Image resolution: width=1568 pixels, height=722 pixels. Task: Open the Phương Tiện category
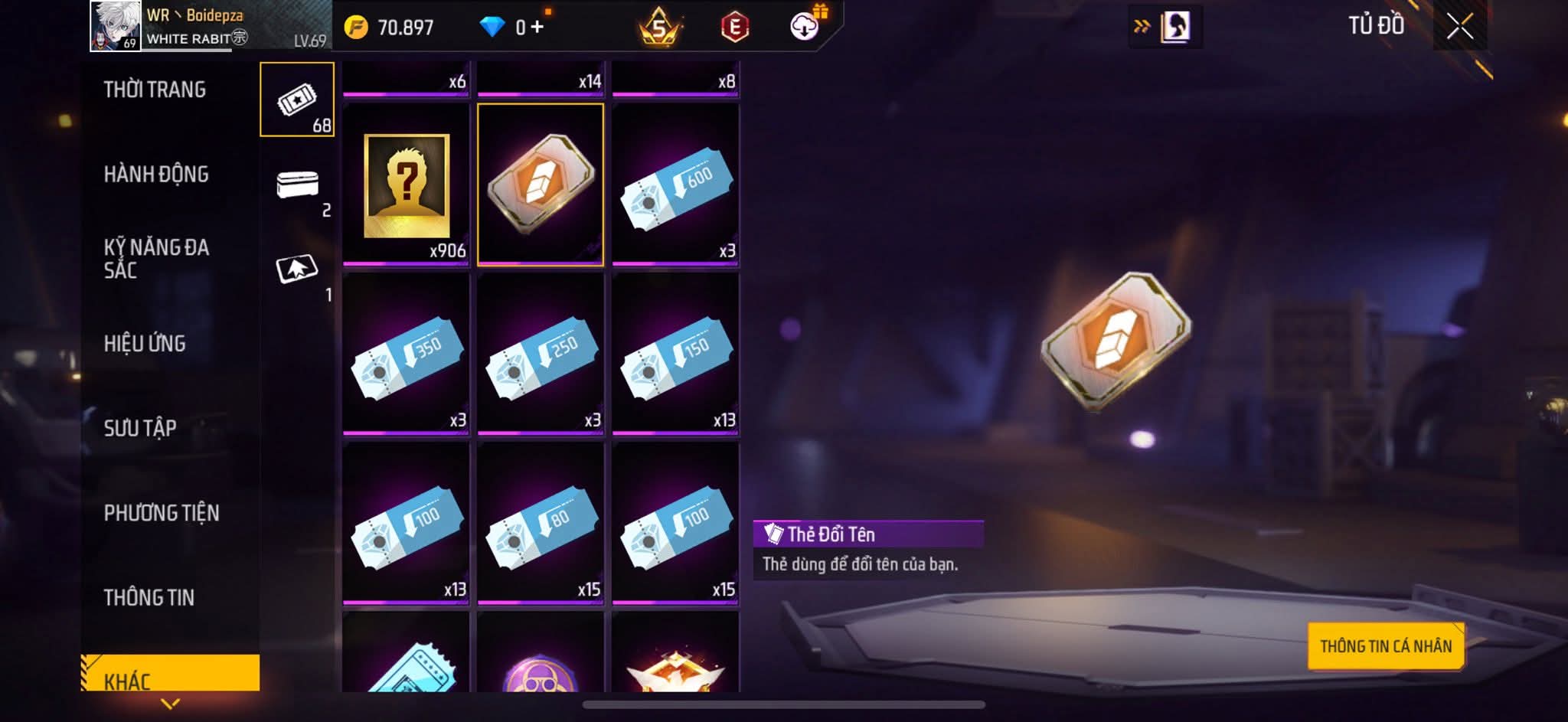coord(162,513)
